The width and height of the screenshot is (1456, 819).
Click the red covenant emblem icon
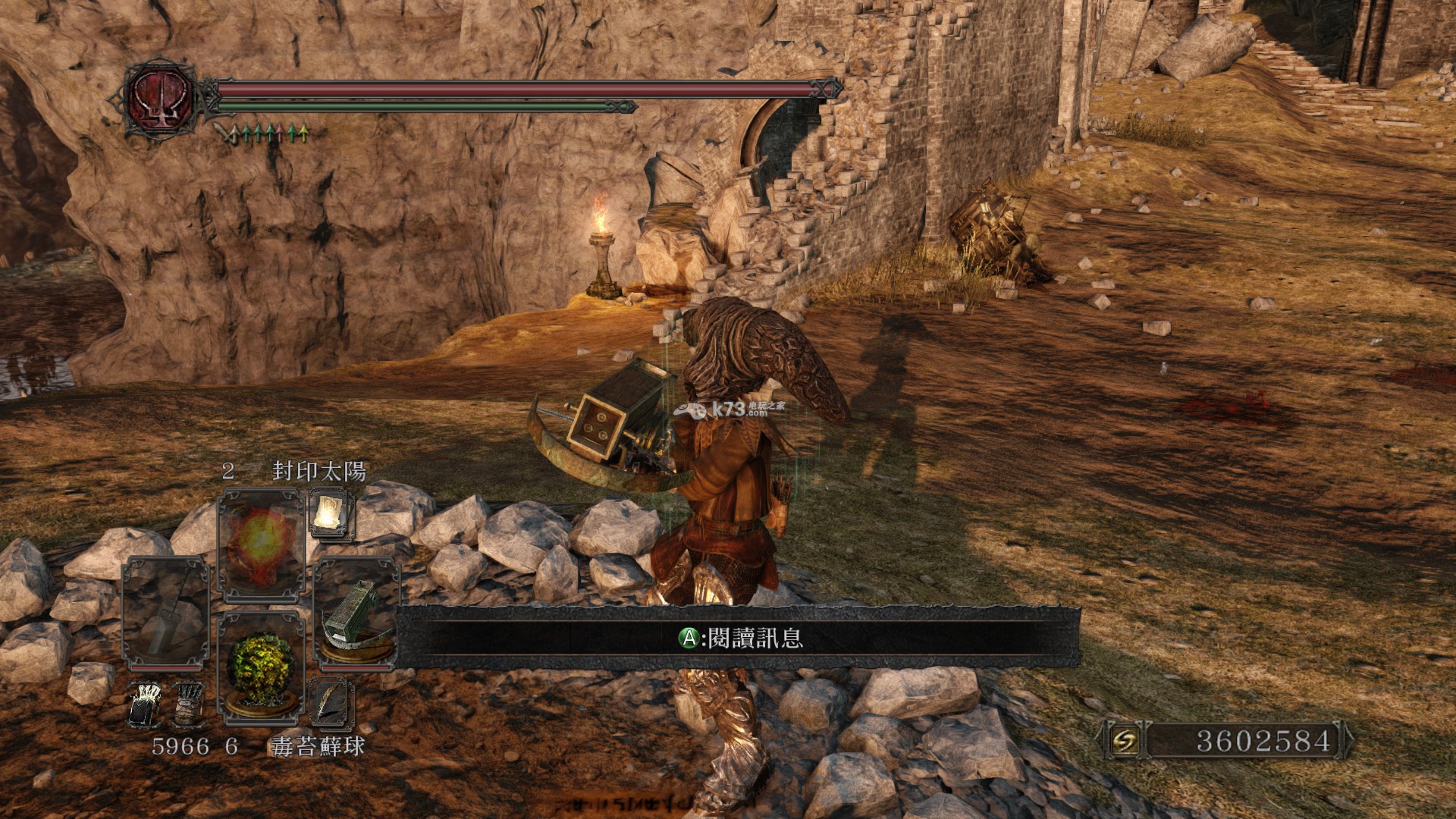coord(160,99)
